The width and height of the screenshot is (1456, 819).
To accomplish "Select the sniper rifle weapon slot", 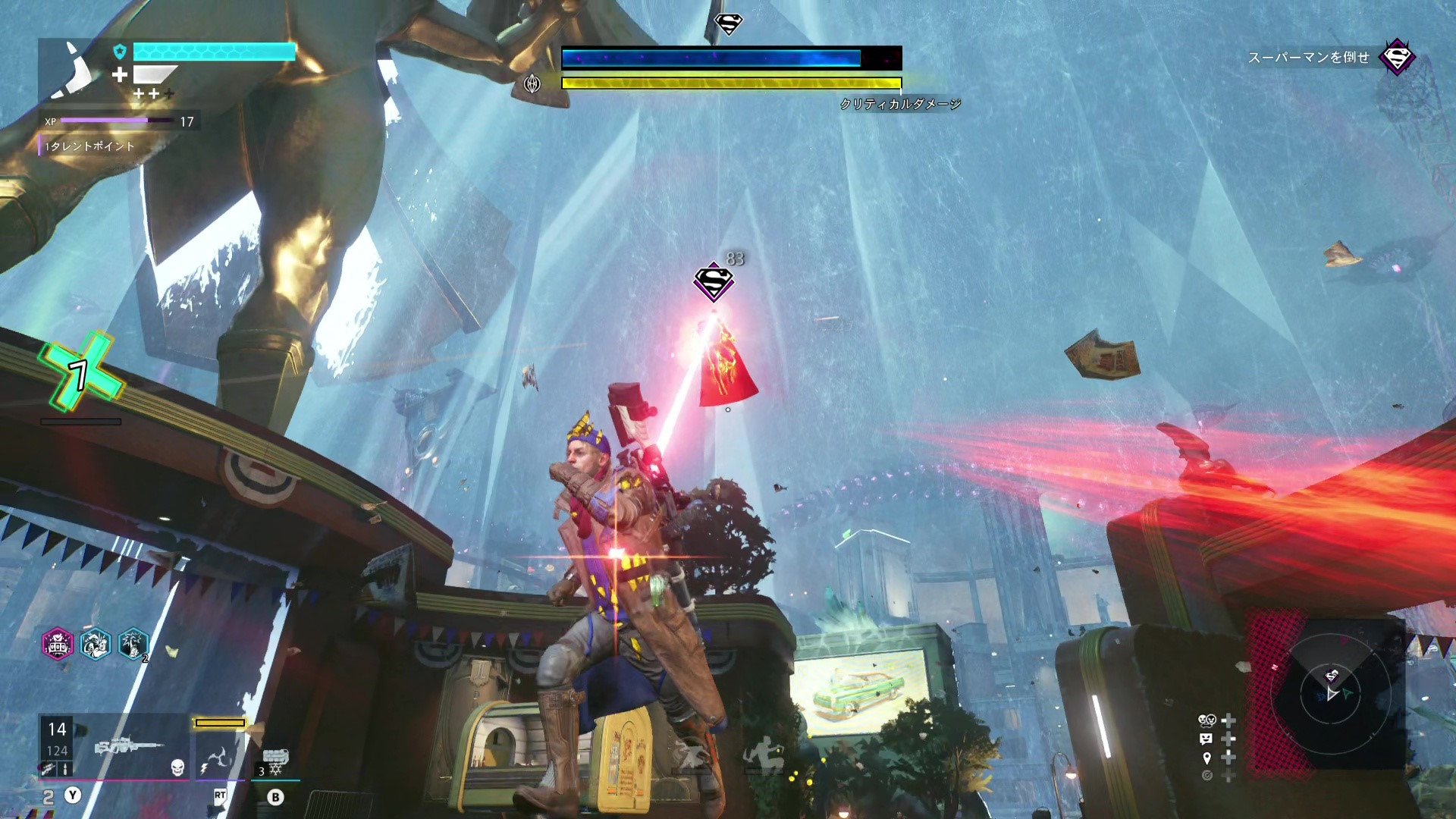I will coord(127,746).
